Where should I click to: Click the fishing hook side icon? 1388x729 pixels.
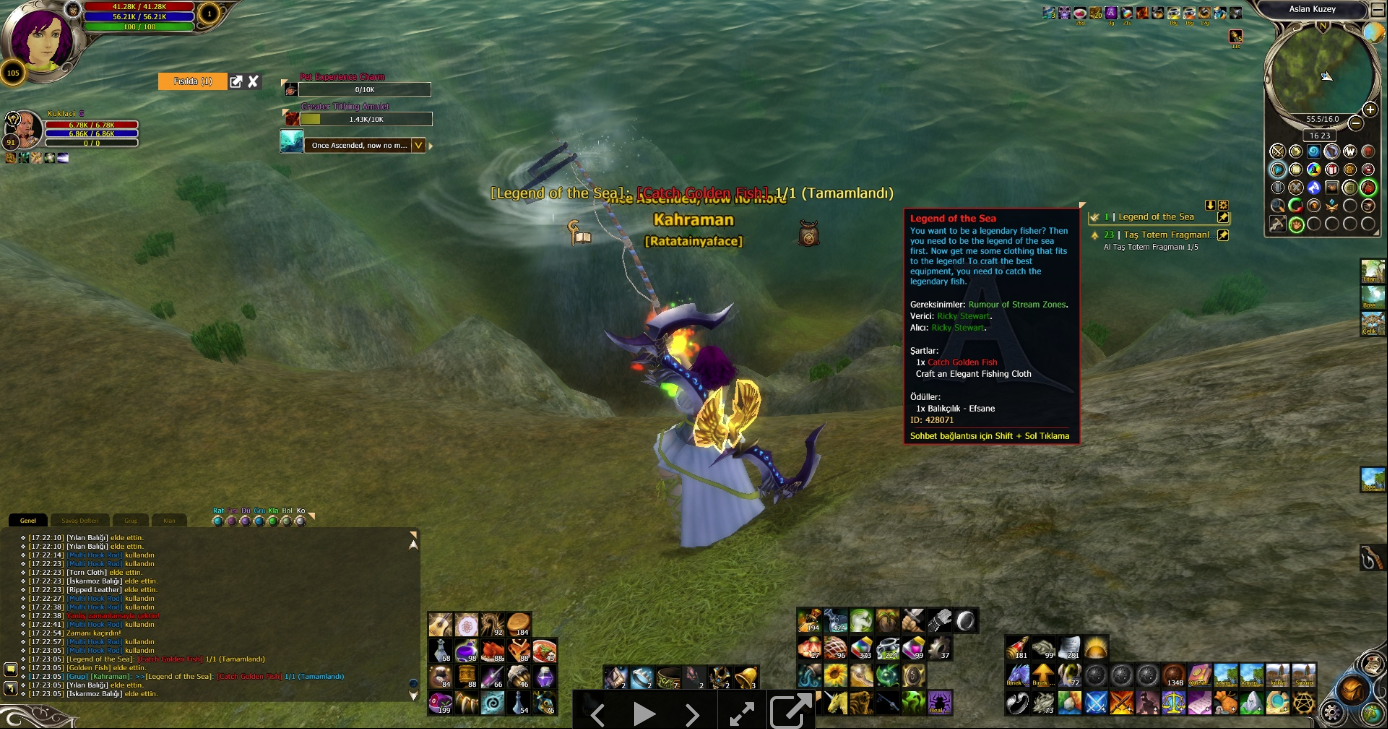(1372, 559)
